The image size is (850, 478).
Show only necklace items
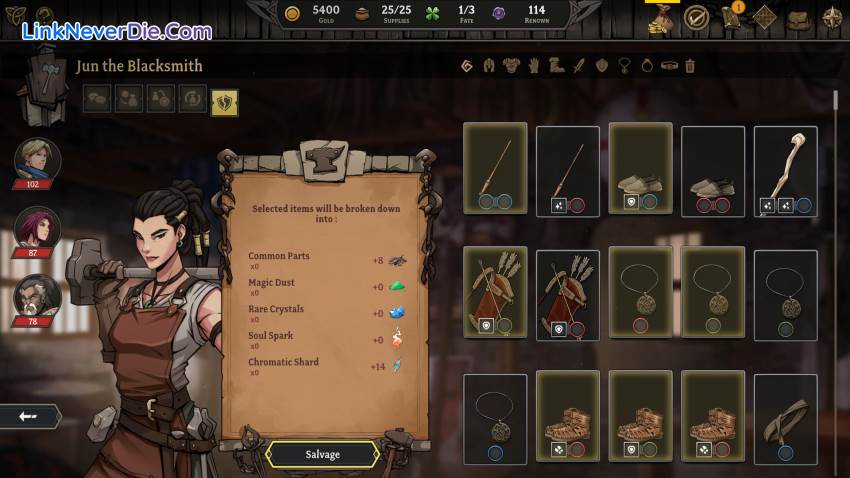pos(624,66)
